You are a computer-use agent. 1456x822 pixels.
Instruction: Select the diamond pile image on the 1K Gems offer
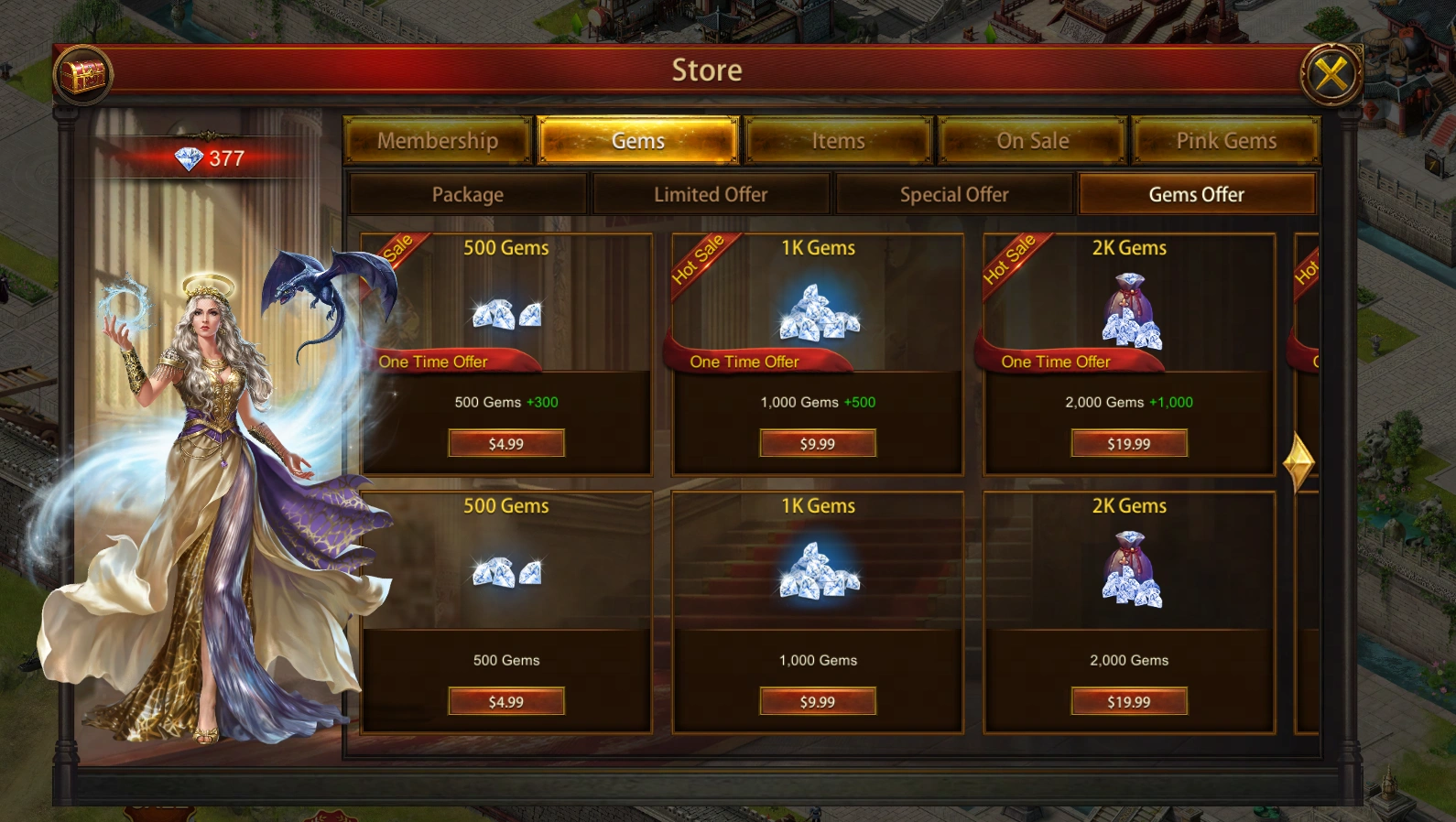[818, 314]
